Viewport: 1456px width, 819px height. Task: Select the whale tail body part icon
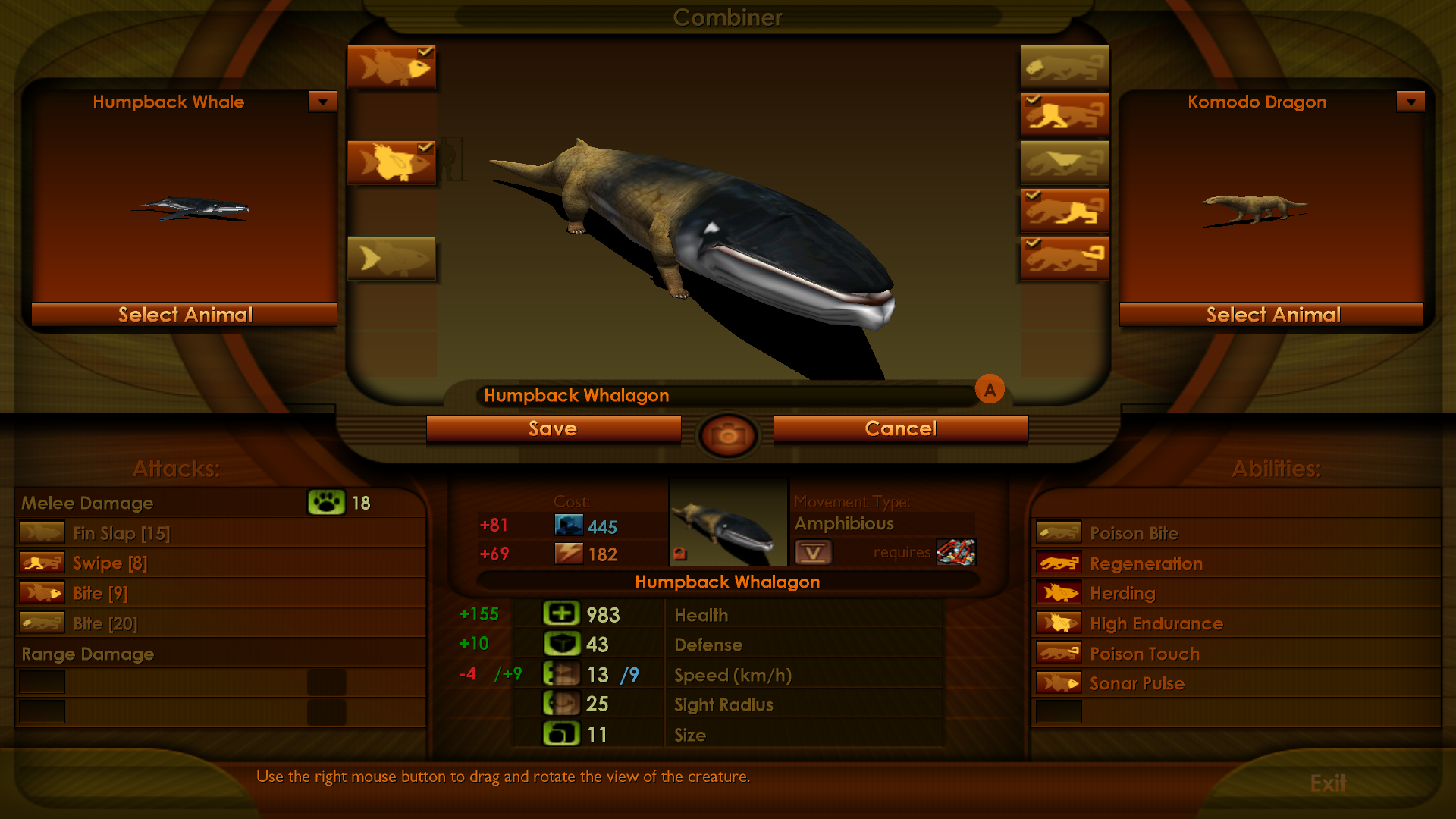(391, 258)
